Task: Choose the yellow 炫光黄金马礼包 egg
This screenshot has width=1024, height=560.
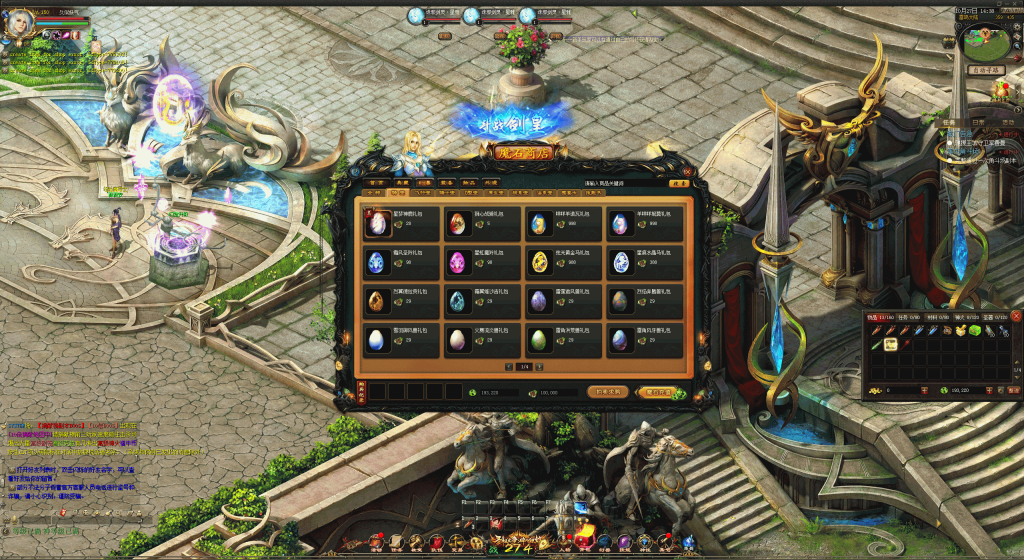Action: (x=539, y=263)
